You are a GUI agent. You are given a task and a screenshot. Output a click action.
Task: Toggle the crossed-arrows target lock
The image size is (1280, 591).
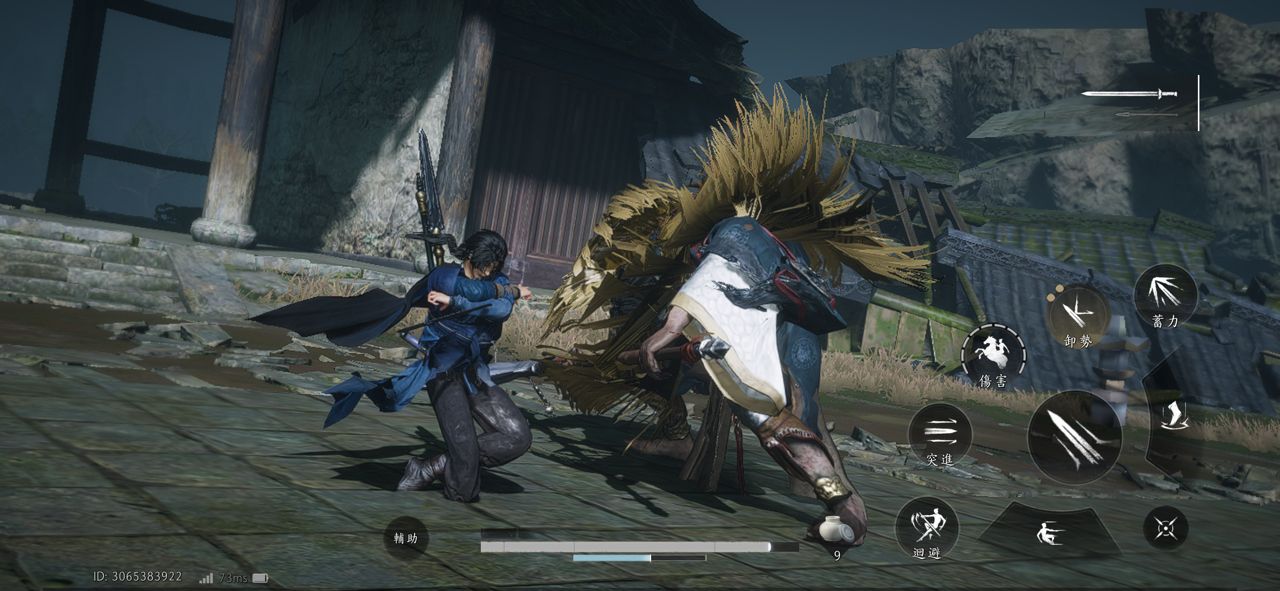click(1165, 527)
